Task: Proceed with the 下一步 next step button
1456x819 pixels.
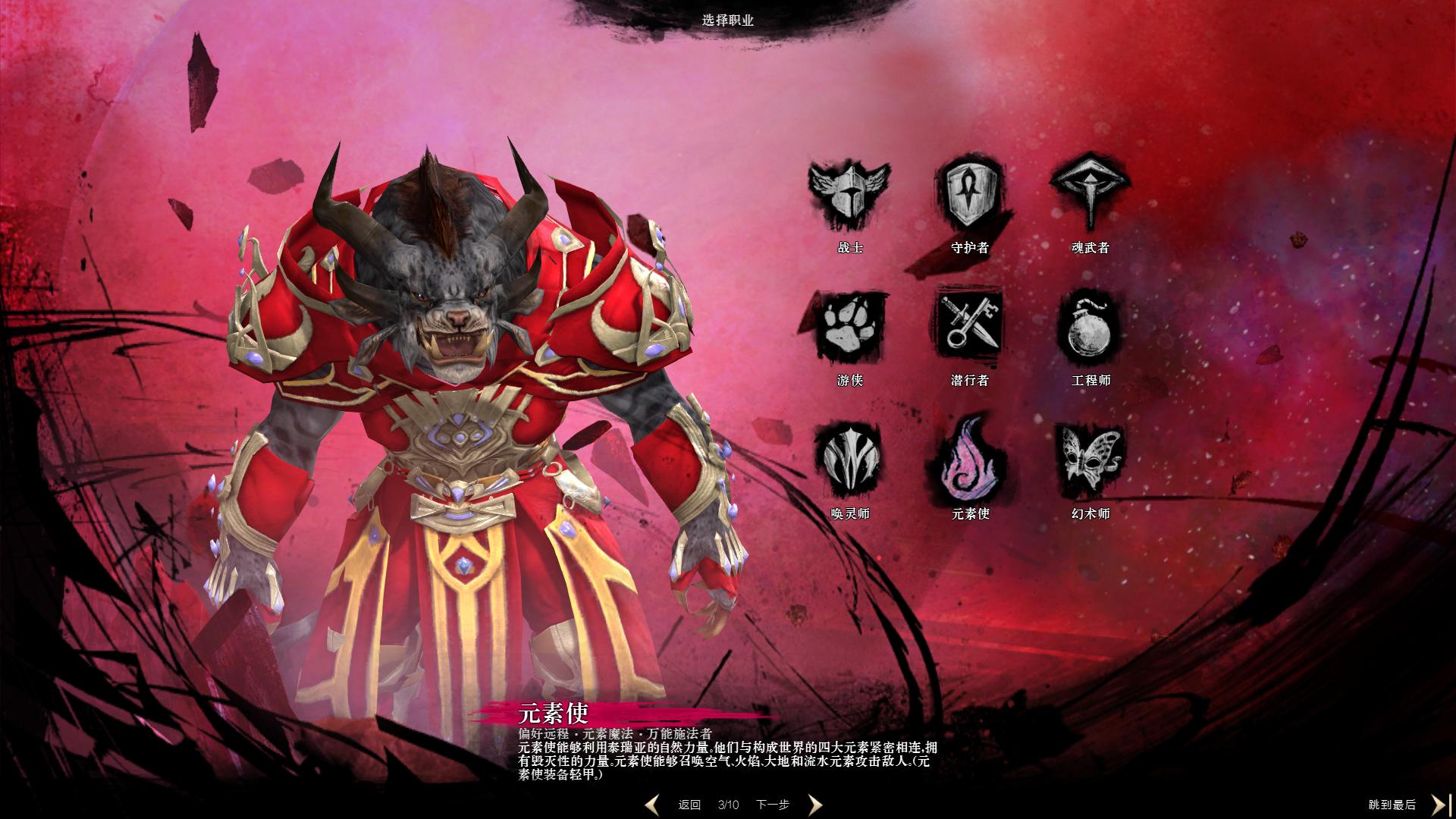Action: pyautogui.click(x=772, y=805)
